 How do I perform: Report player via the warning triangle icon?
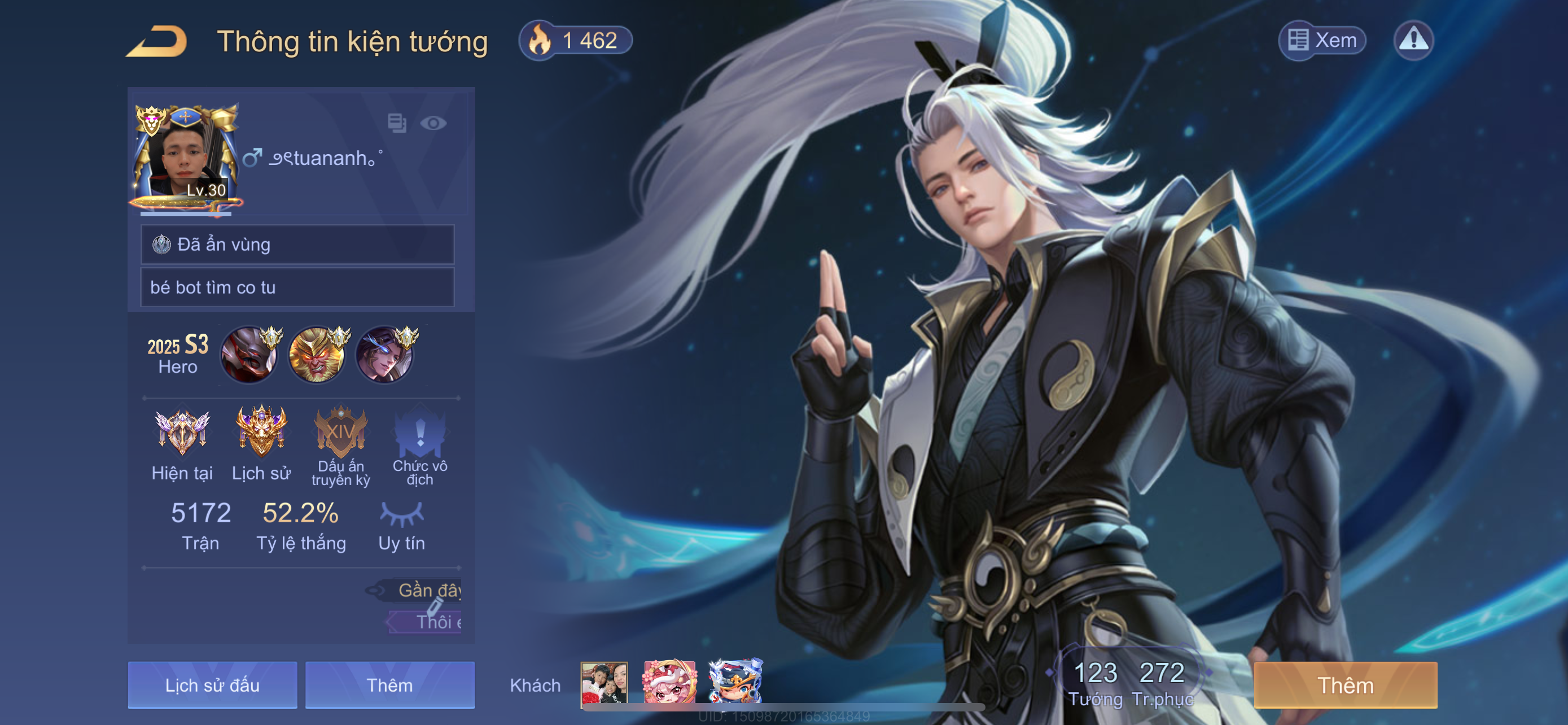pos(1413,40)
